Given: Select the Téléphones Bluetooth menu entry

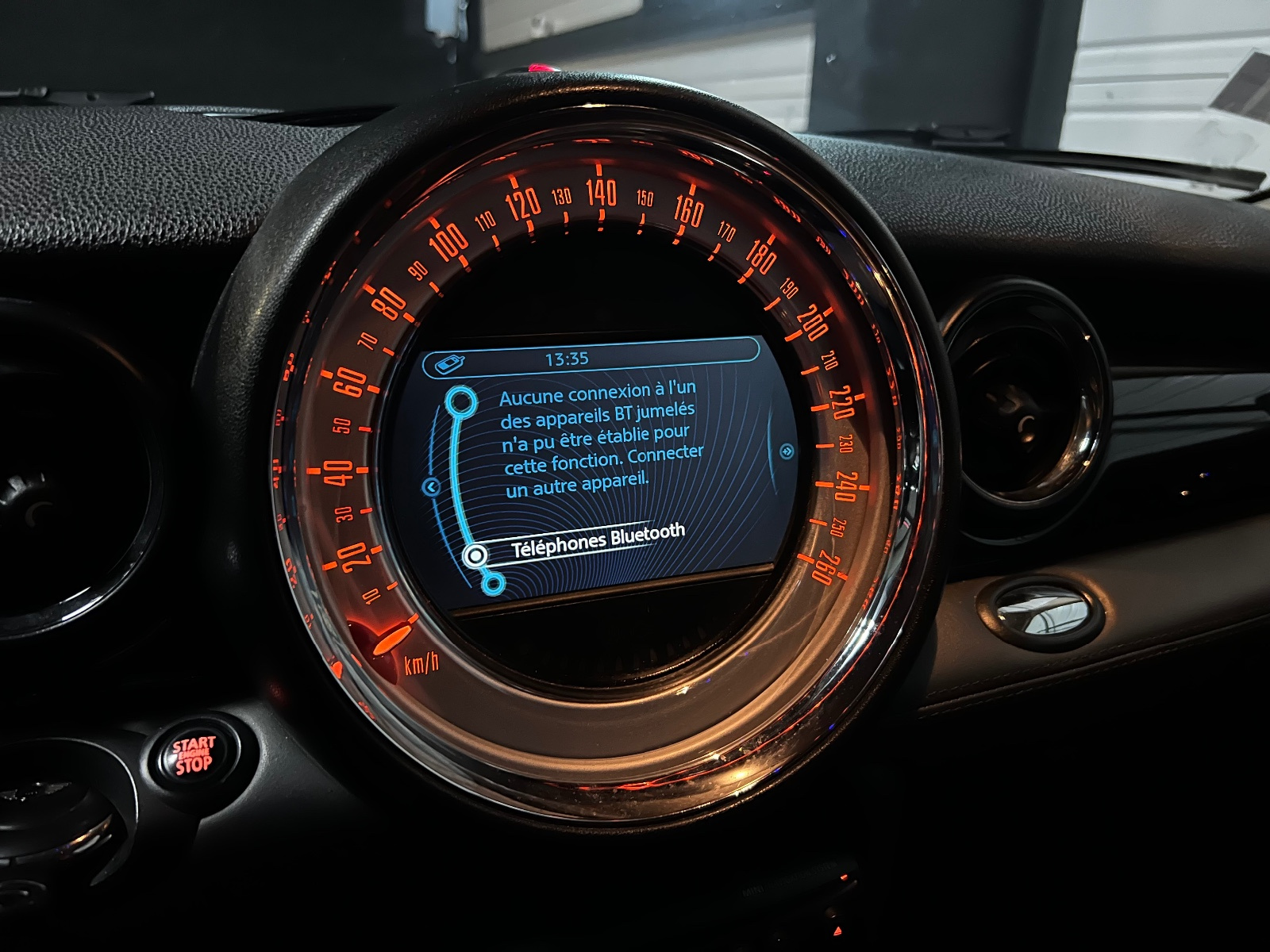Looking at the screenshot, I should click(x=597, y=541).
